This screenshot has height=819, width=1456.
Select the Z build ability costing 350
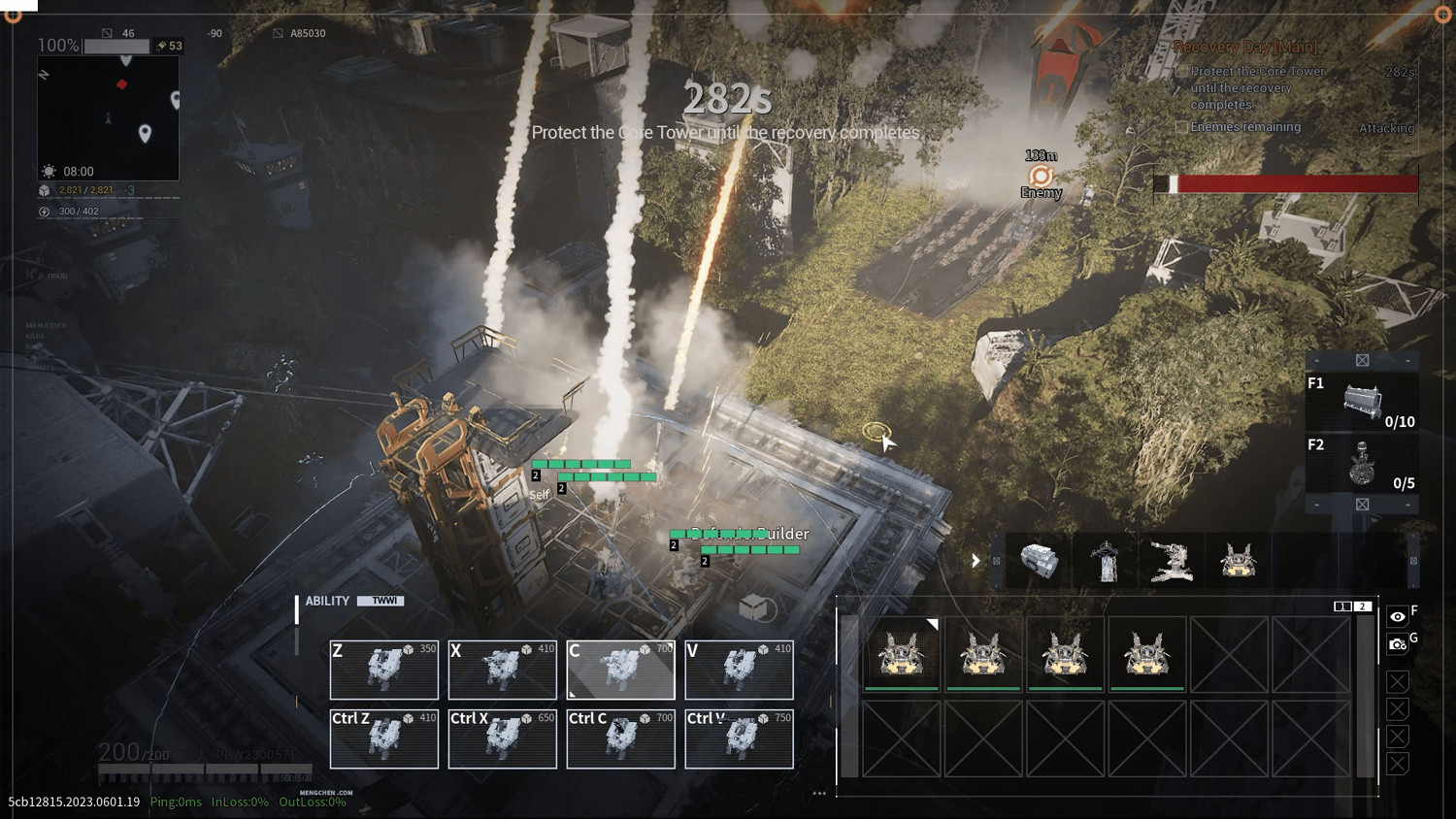coord(383,670)
